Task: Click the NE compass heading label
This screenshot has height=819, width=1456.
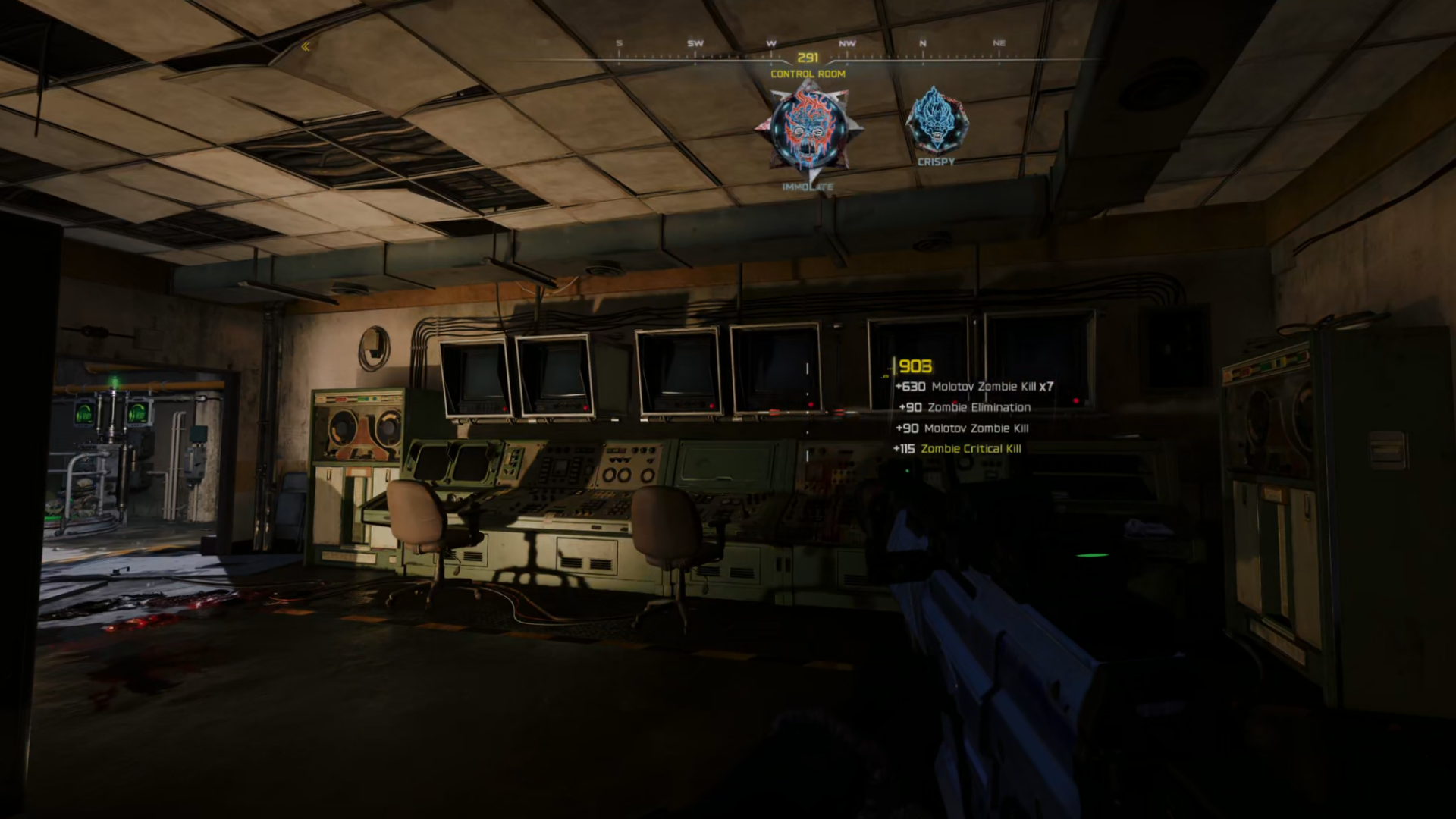Action: (999, 43)
